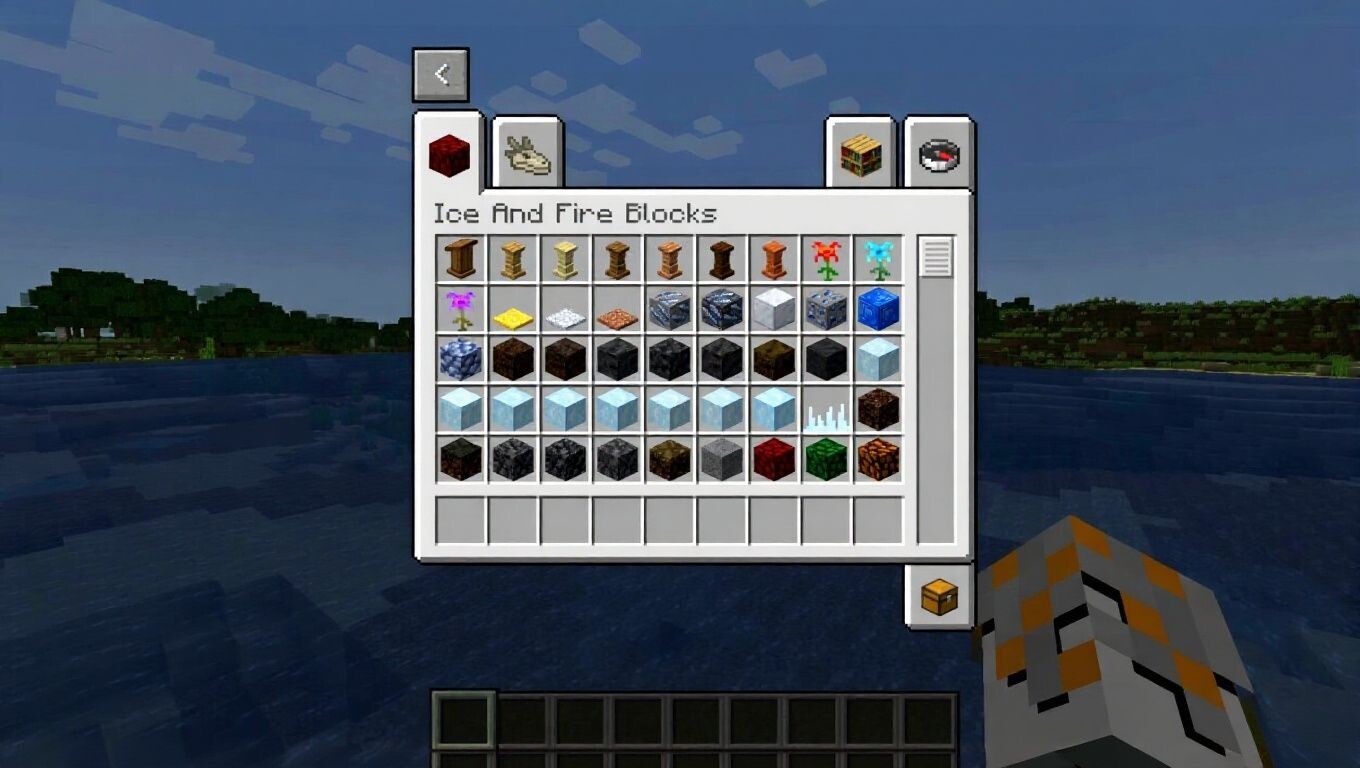Open the bookshelf tab
The image size is (1360, 768).
click(860, 155)
